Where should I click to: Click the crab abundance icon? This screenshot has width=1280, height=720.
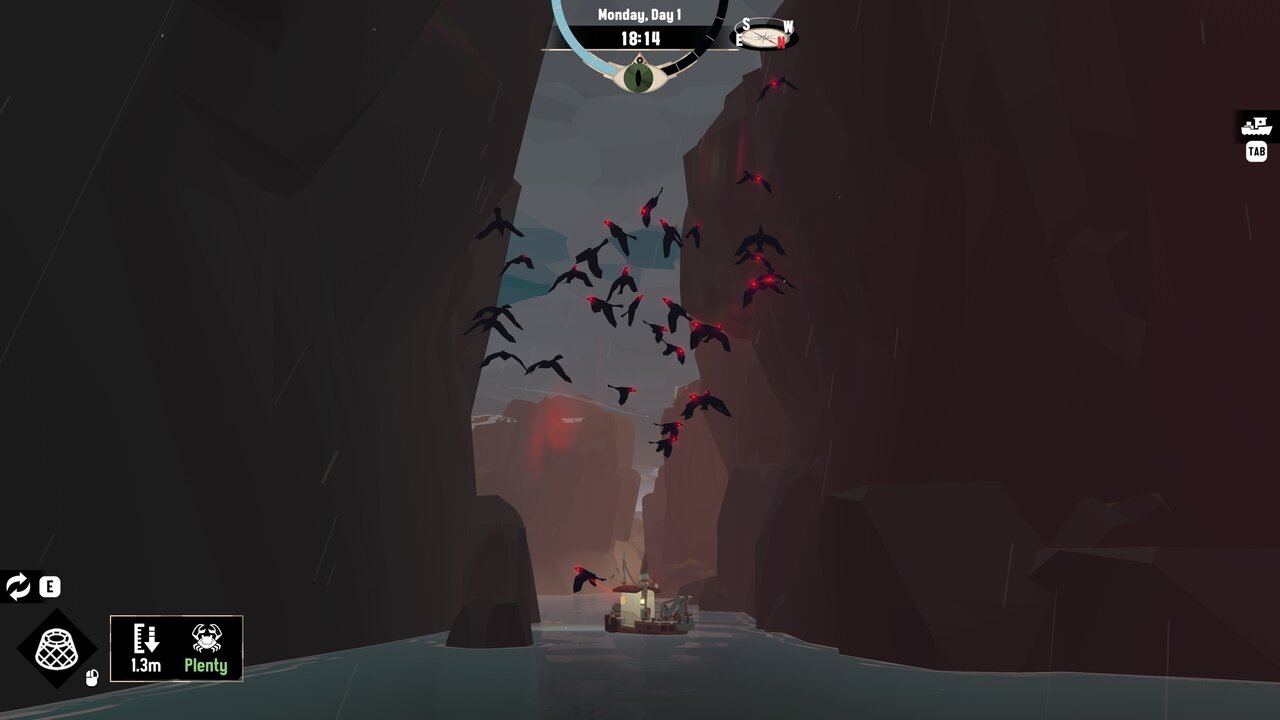pos(207,638)
